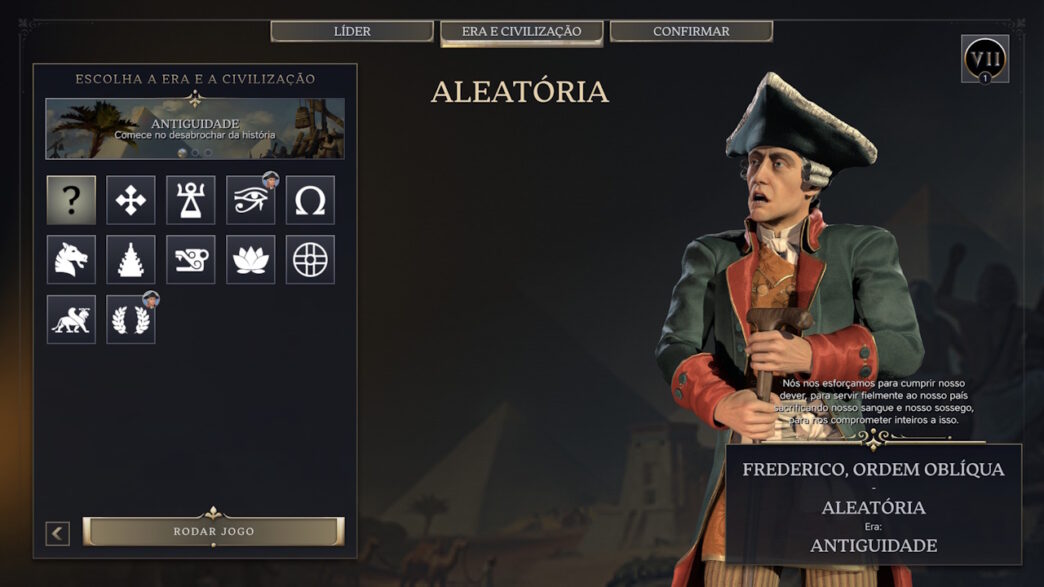Choose the tiered temple civilization icon
Image resolution: width=1044 pixels, height=587 pixels.
click(131, 260)
